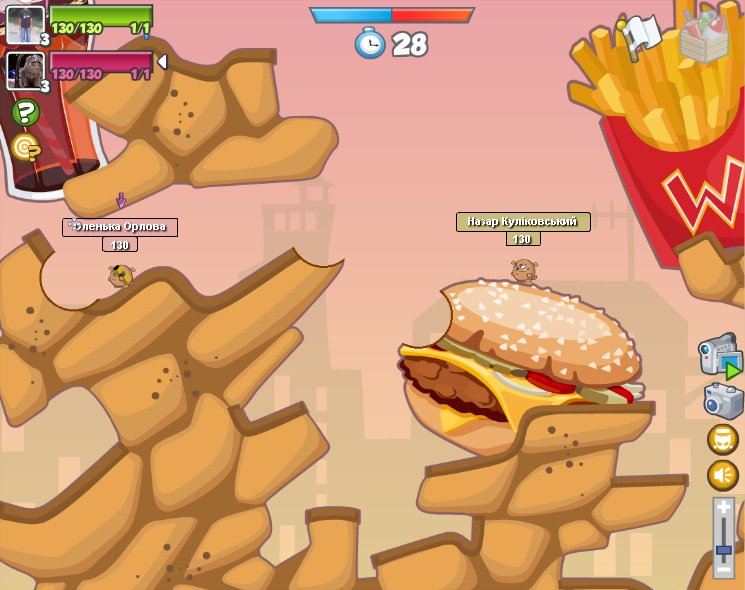Open the yellow target hint button

click(x=26, y=148)
